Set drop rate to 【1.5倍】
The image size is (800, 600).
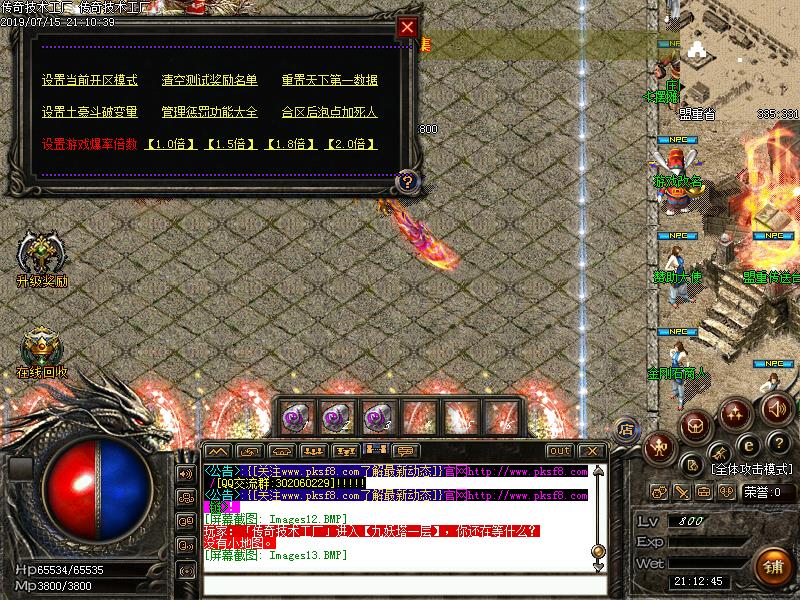point(231,144)
